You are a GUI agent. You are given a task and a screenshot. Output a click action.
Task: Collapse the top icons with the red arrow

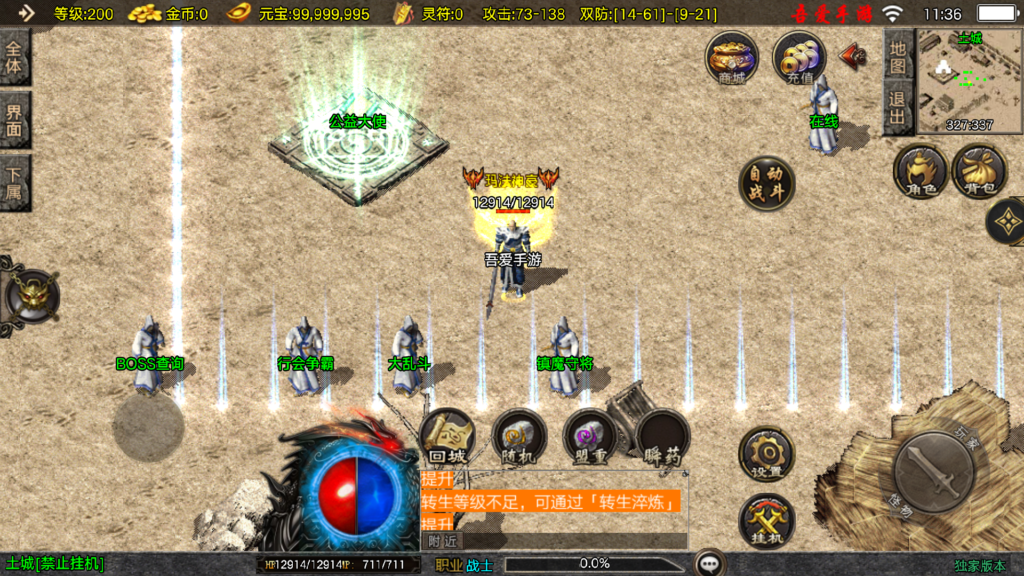tap(853, 55)
